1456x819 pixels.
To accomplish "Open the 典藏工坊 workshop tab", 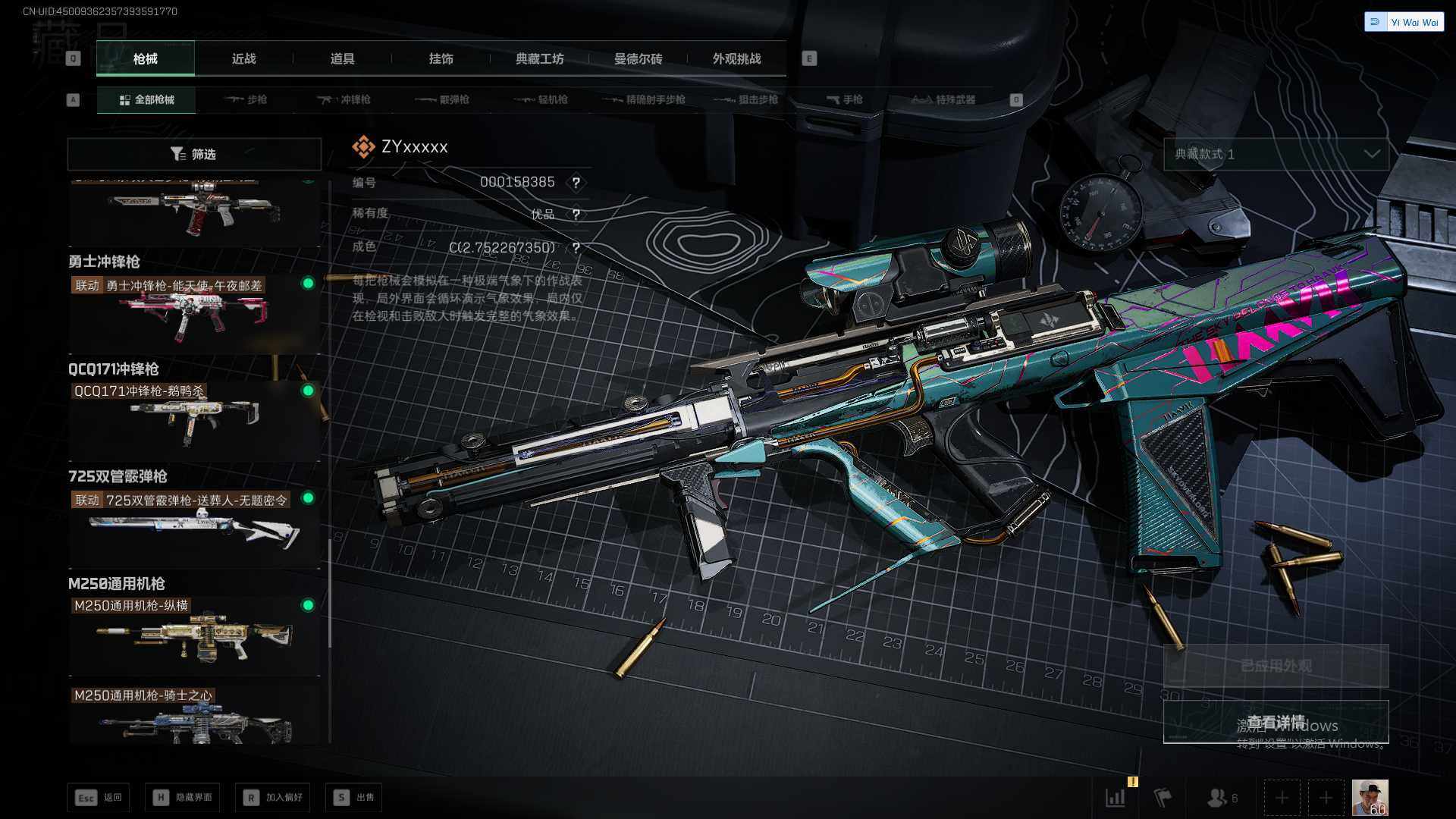I will (x=539, y=58).
